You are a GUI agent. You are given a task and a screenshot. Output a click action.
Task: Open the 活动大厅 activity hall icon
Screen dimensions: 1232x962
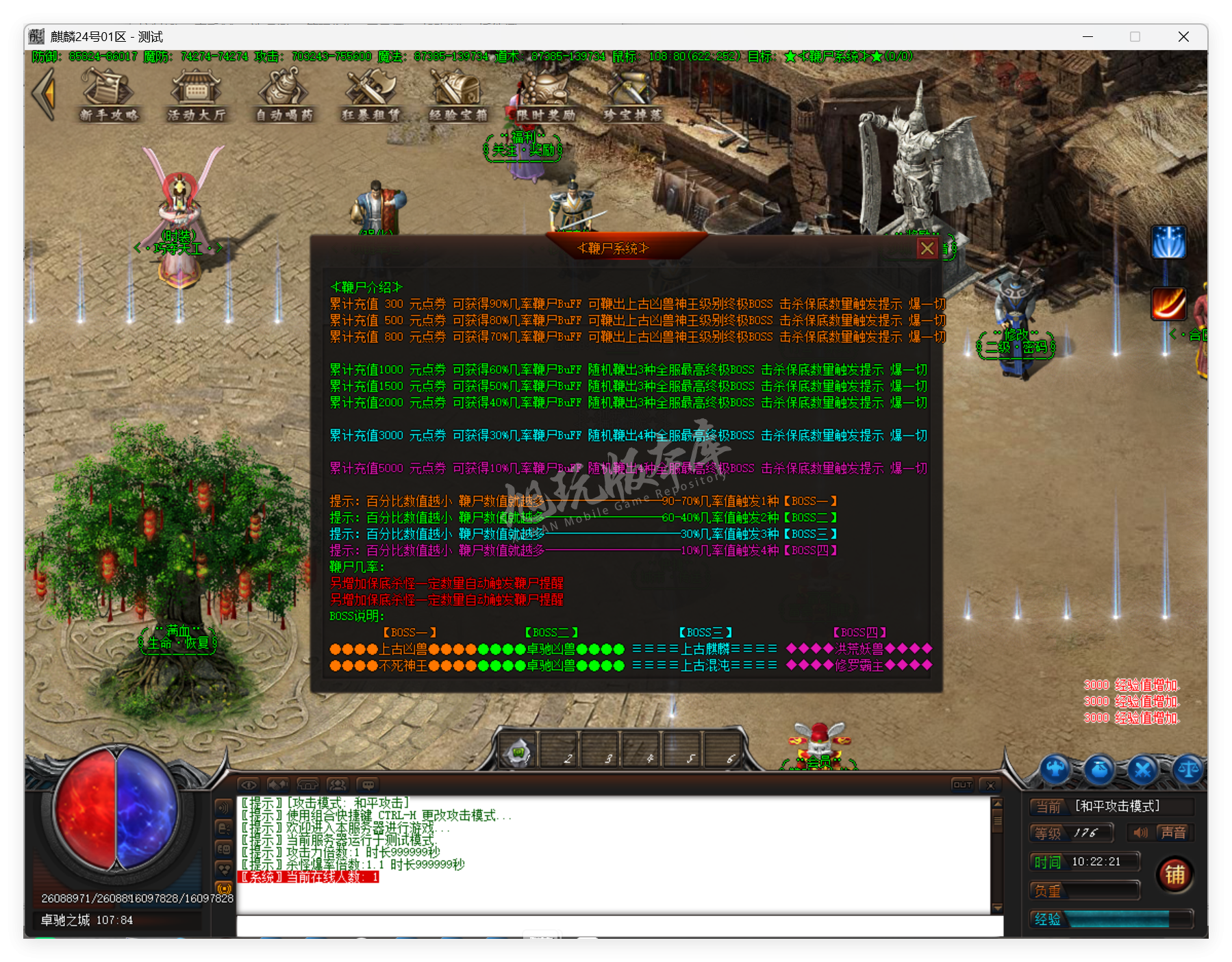click(196, 96)
